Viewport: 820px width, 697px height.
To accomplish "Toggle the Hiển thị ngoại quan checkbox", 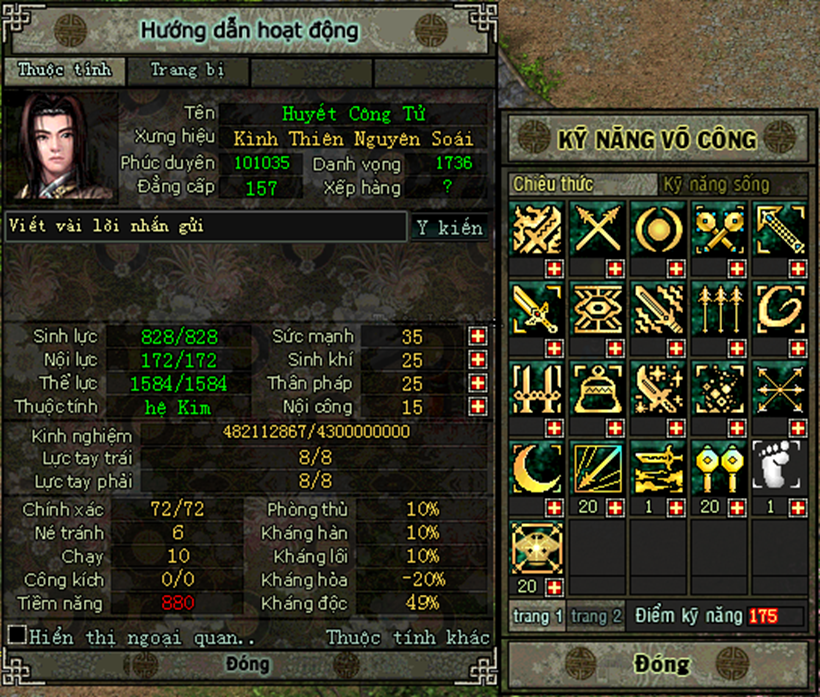I will pyautogui.click(x=17, y=635).
